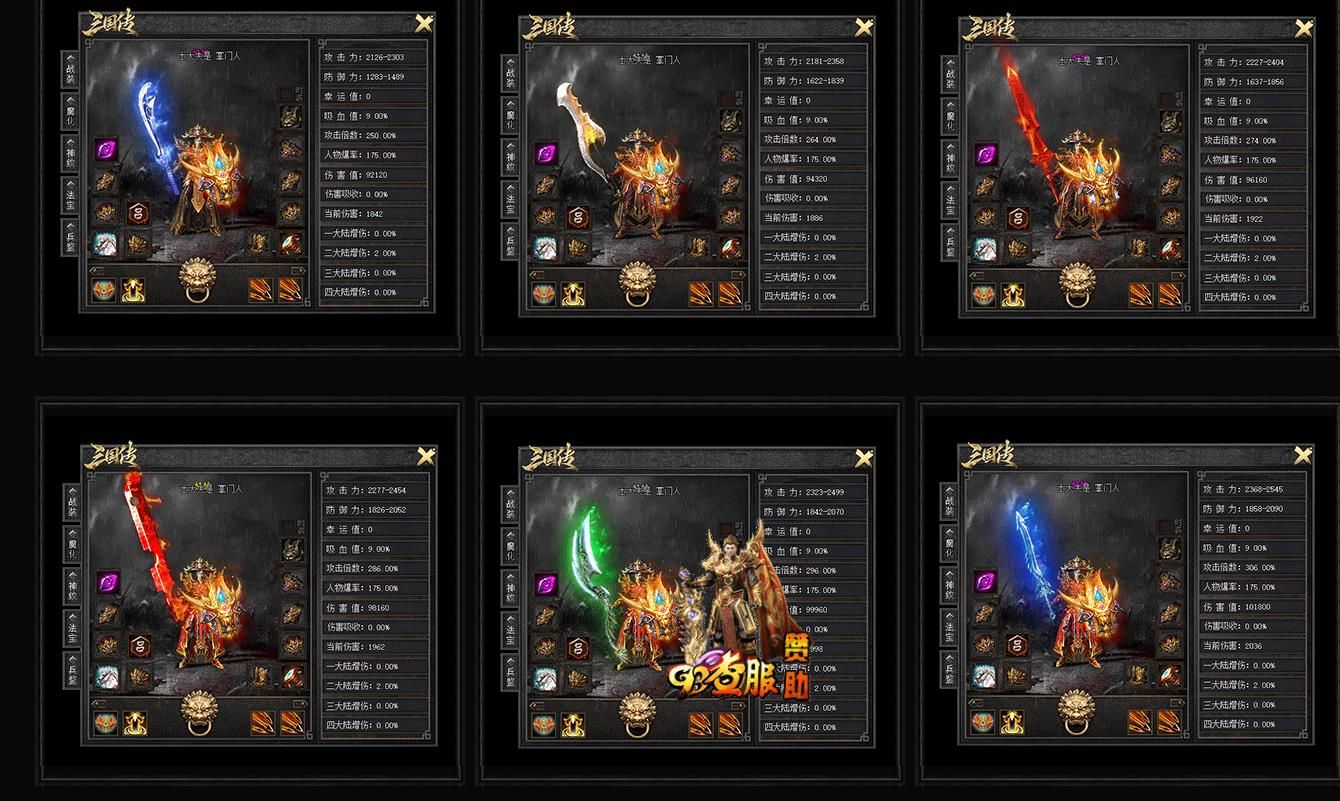Select 神纹 tab in the attack 2227-2404 panel
The height and width of the screenshot is (801, 1340).
tap(949, 158)
